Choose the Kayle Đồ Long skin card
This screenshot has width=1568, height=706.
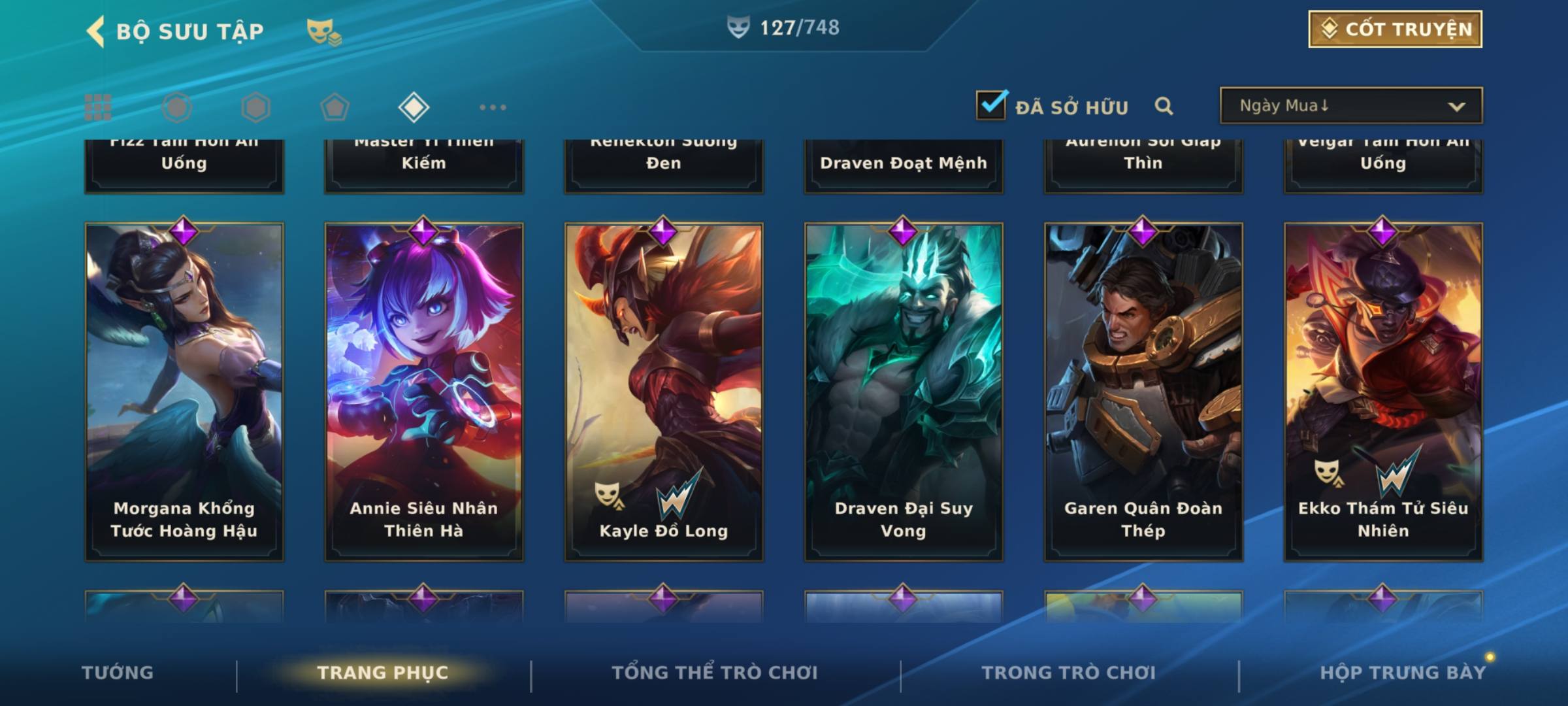point(664,391)
